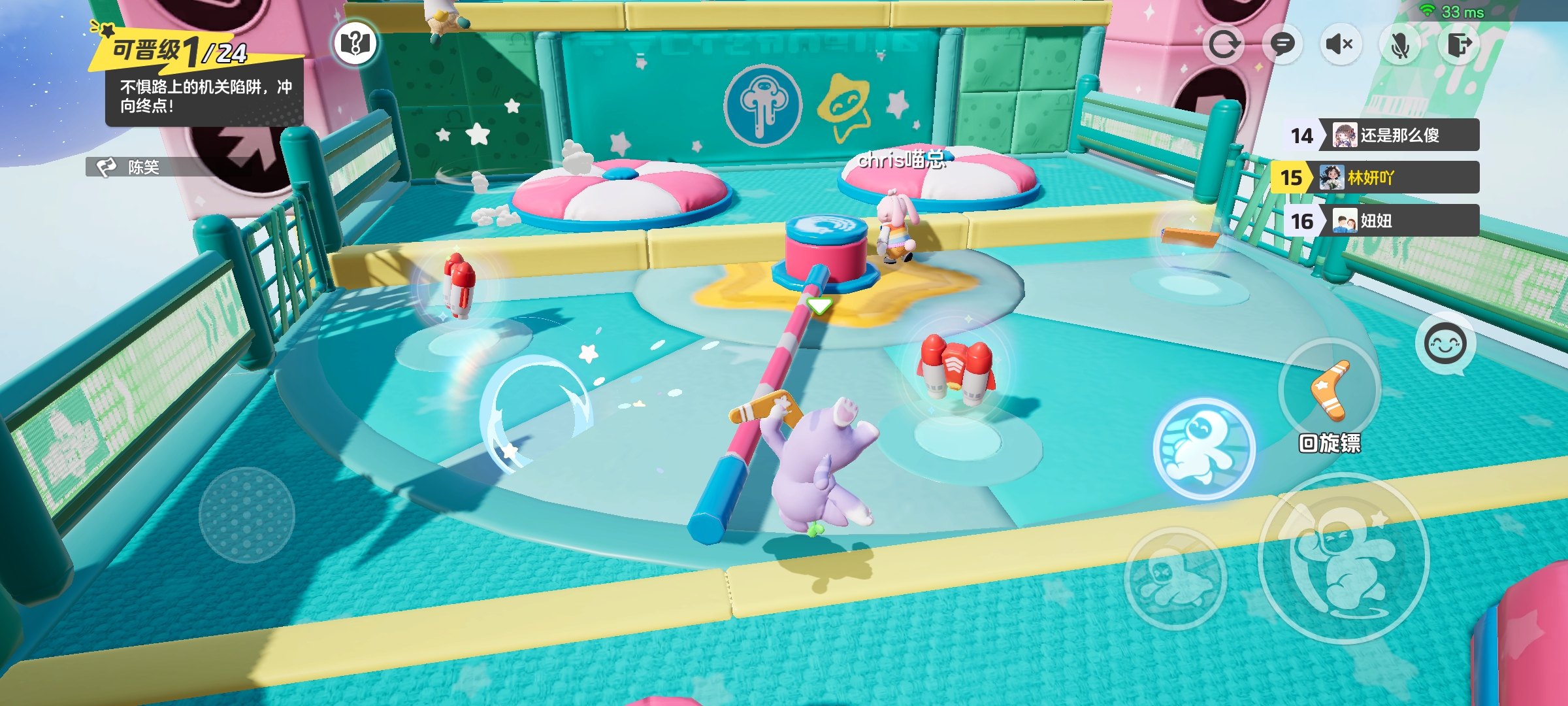Tap the dive tumble action button
This screenshot has height=706, width=1568.
pyautogui.click(x=1175, y=578)
